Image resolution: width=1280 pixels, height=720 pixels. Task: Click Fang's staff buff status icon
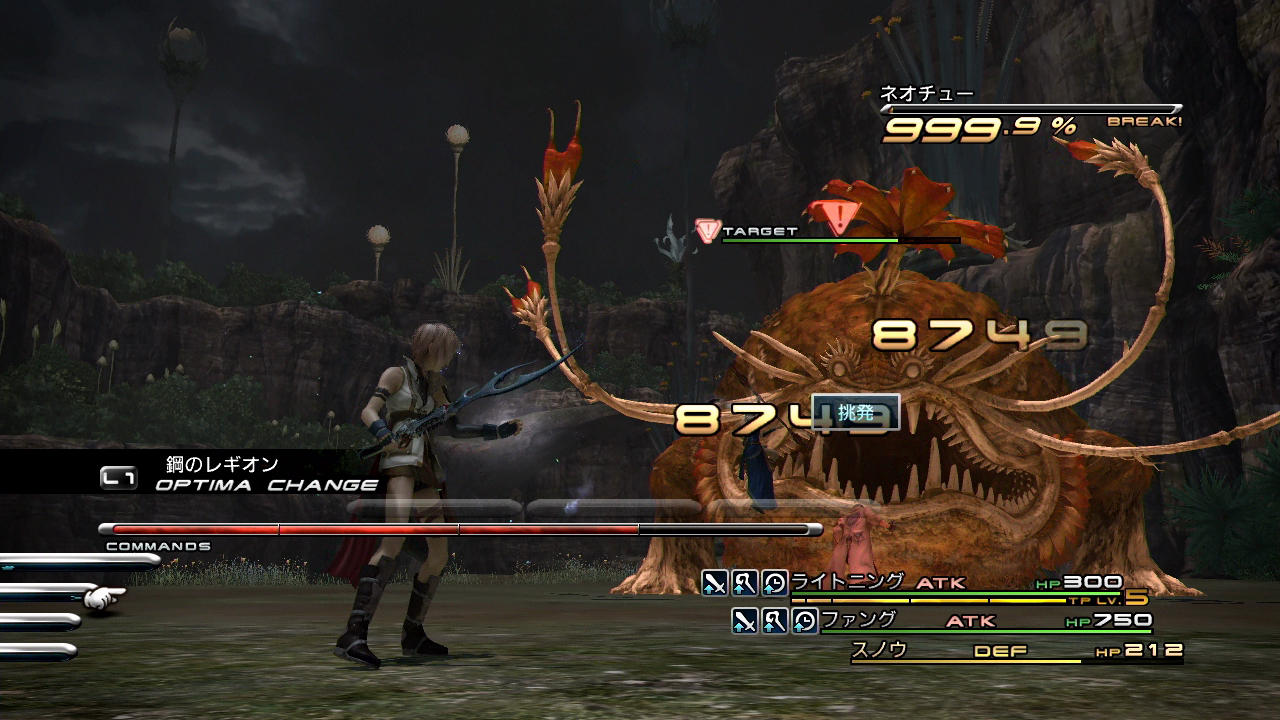coord(774,621)
